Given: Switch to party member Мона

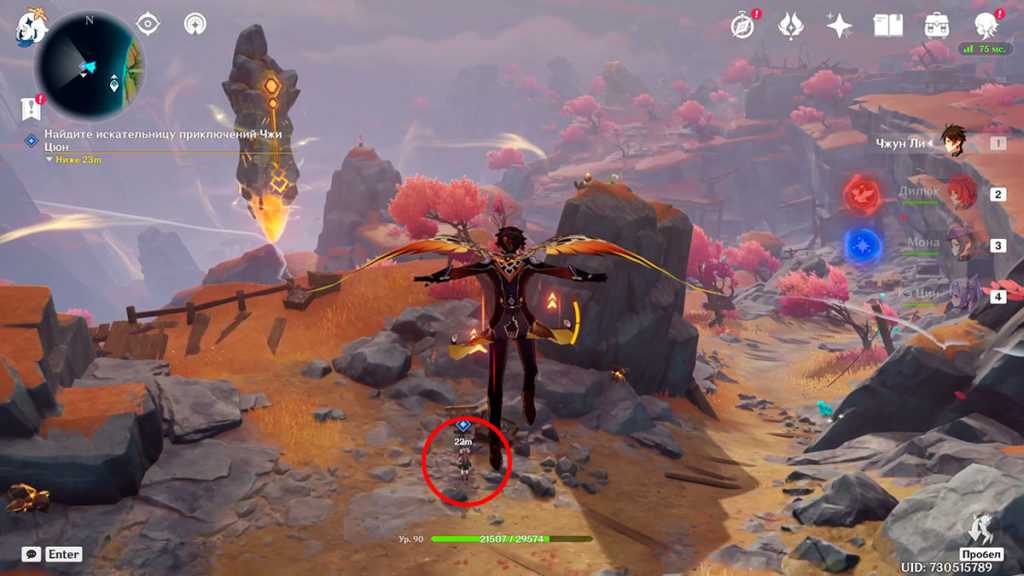Looking at the screenshot, I should pos(958,244).
